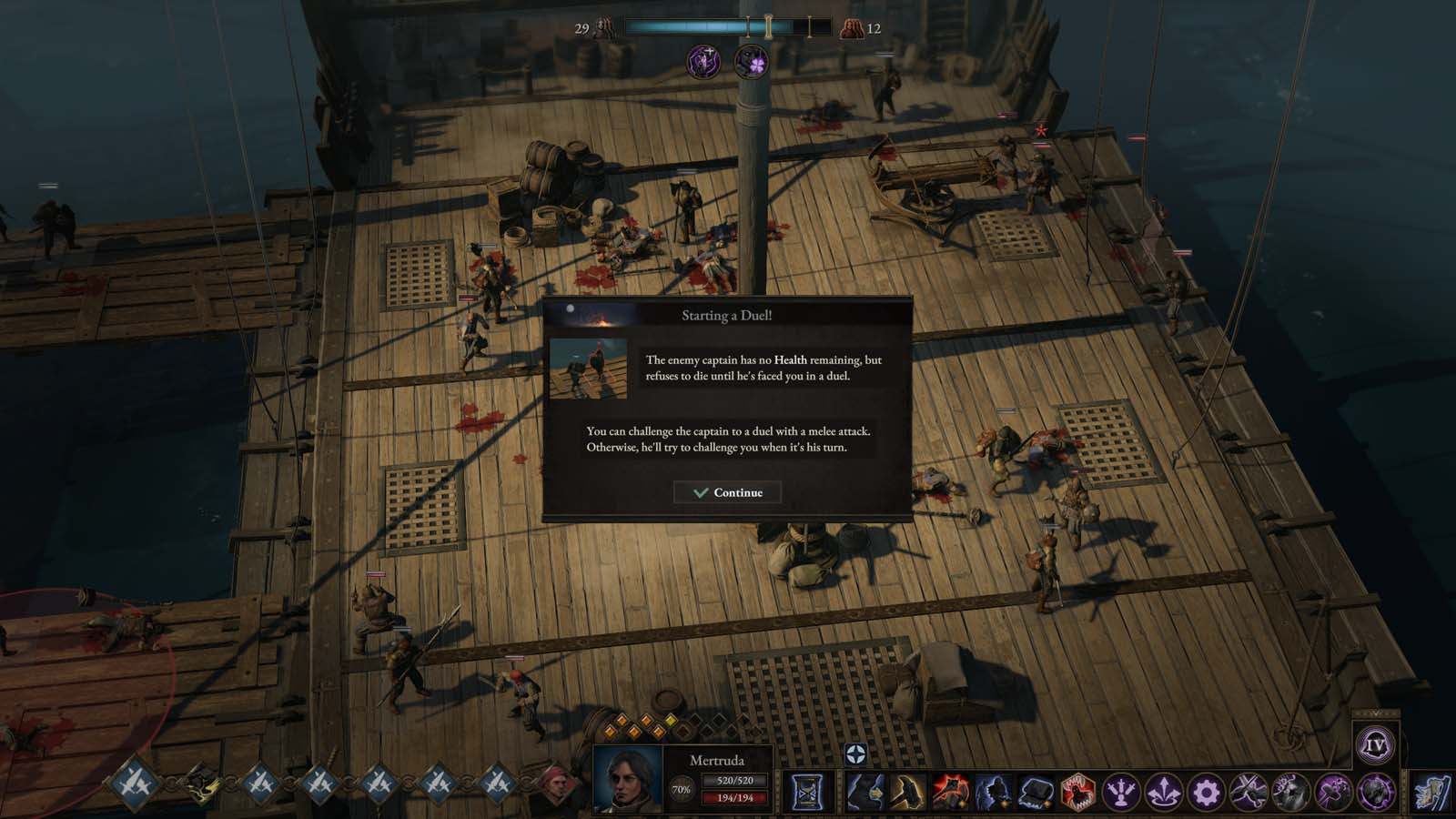
Task: Use the purple hammer smash ability
Action: tap(1334, 793)
